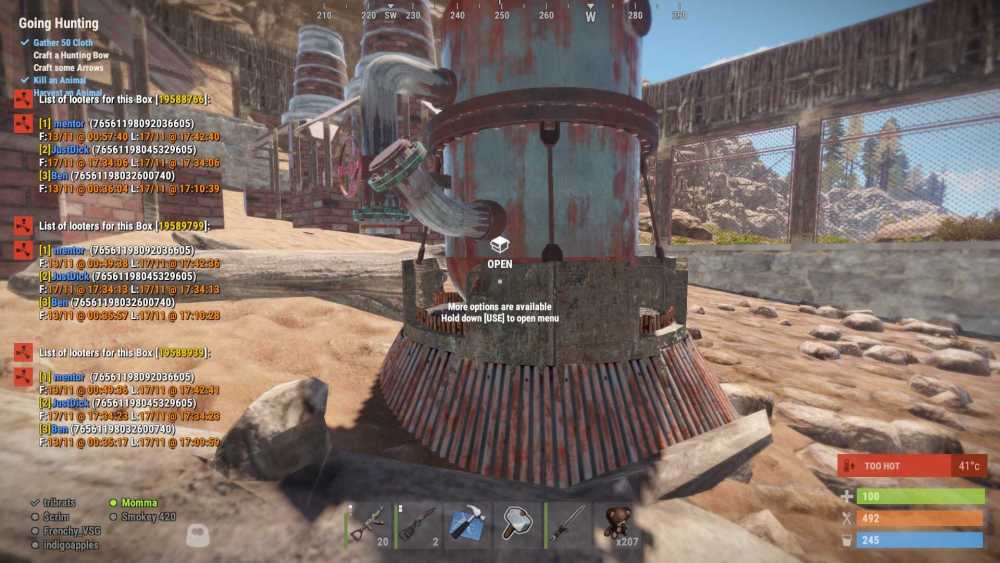
Task: Equip the hammer in the hotbar
Action: [517, 525]
